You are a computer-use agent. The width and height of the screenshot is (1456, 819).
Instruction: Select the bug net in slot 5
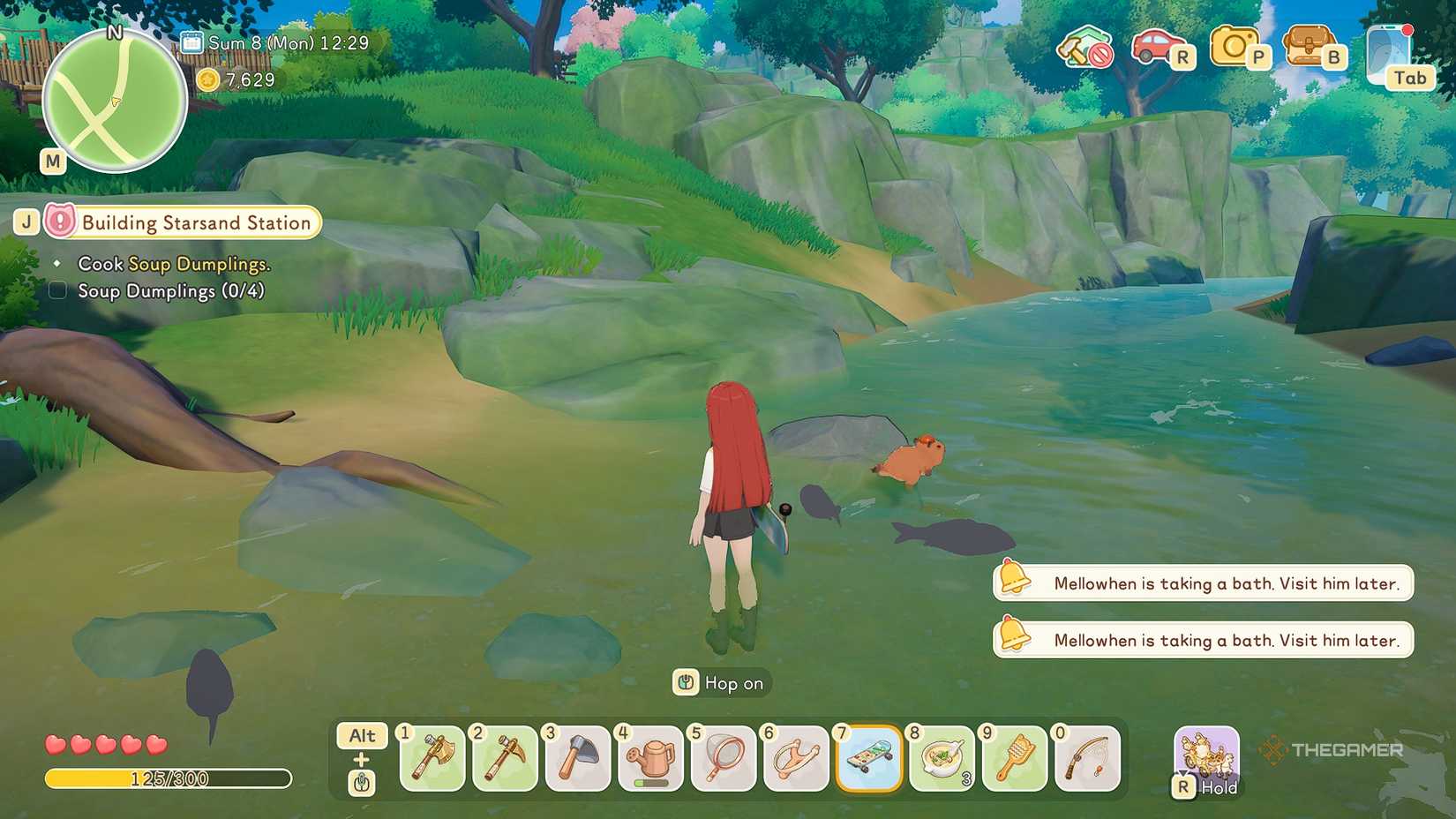click(x=724, y=759)
